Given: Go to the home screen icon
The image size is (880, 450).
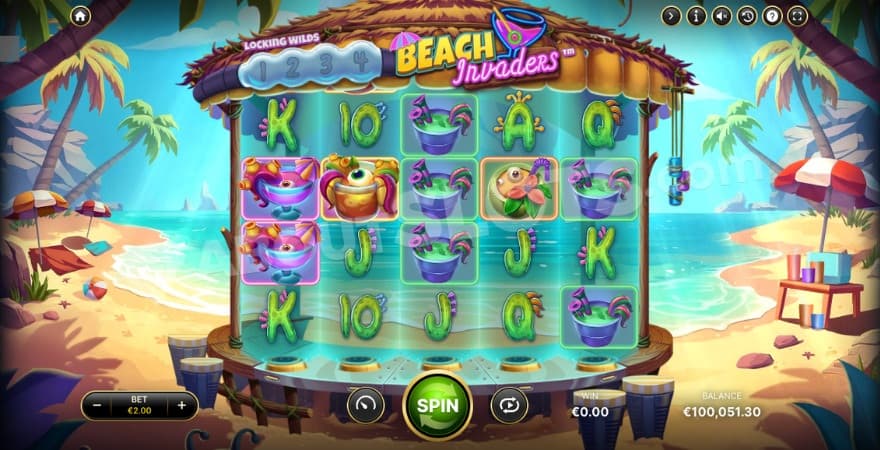Looking at the screenshot, I should pos(81,16).
